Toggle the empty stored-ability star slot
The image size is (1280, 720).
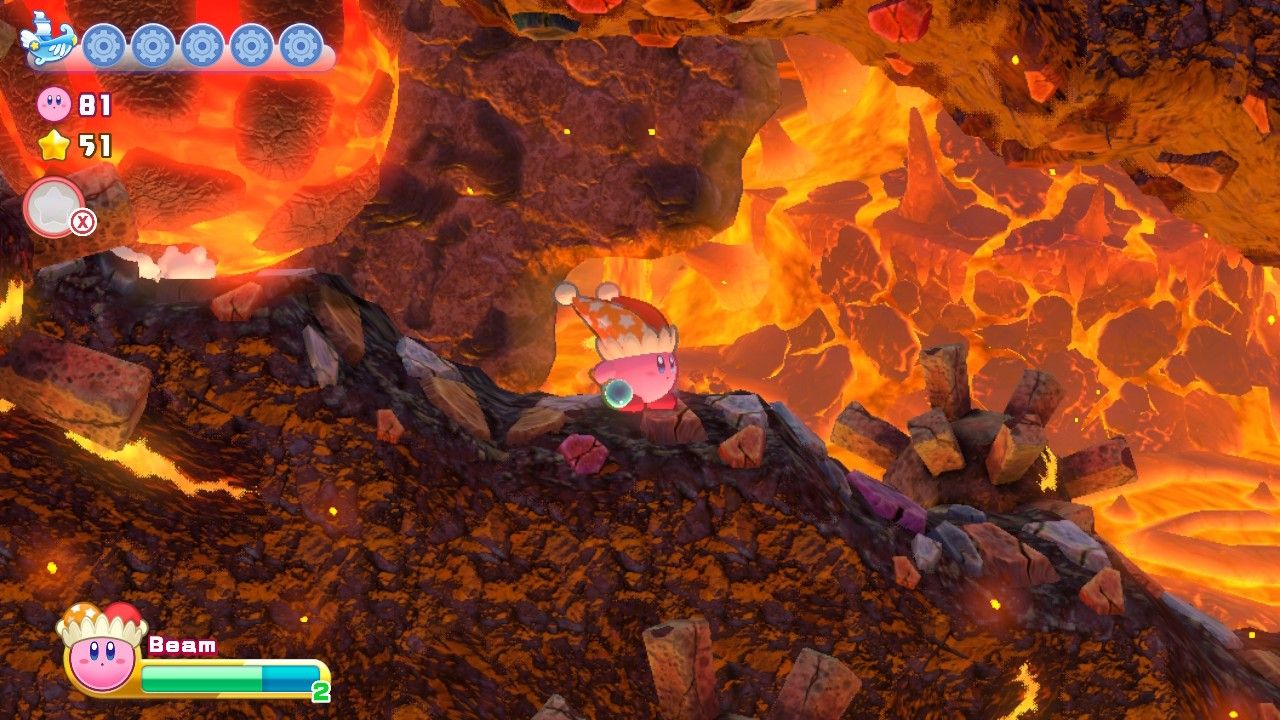(54, 205)
